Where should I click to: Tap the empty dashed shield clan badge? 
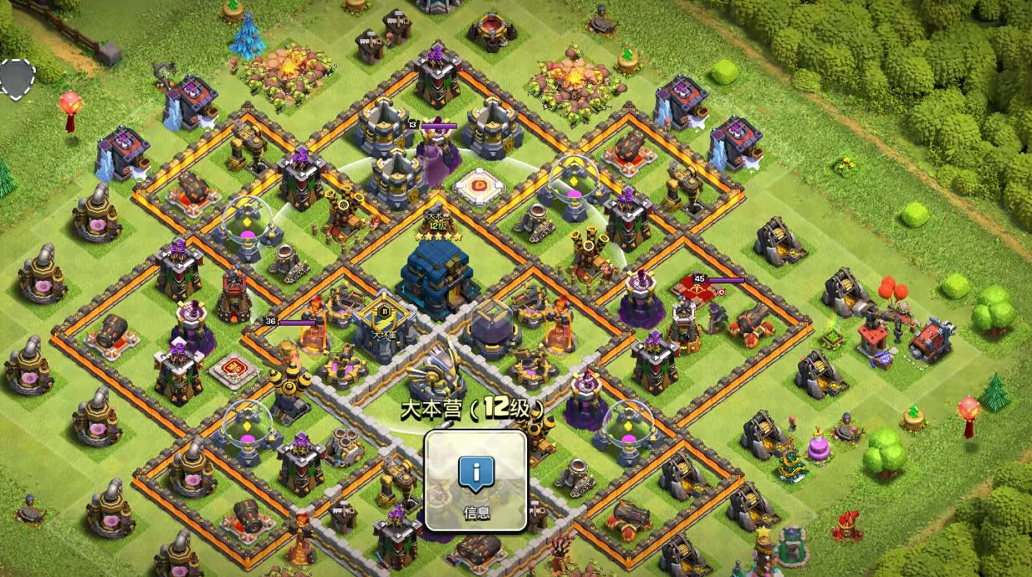click(16, 79)
